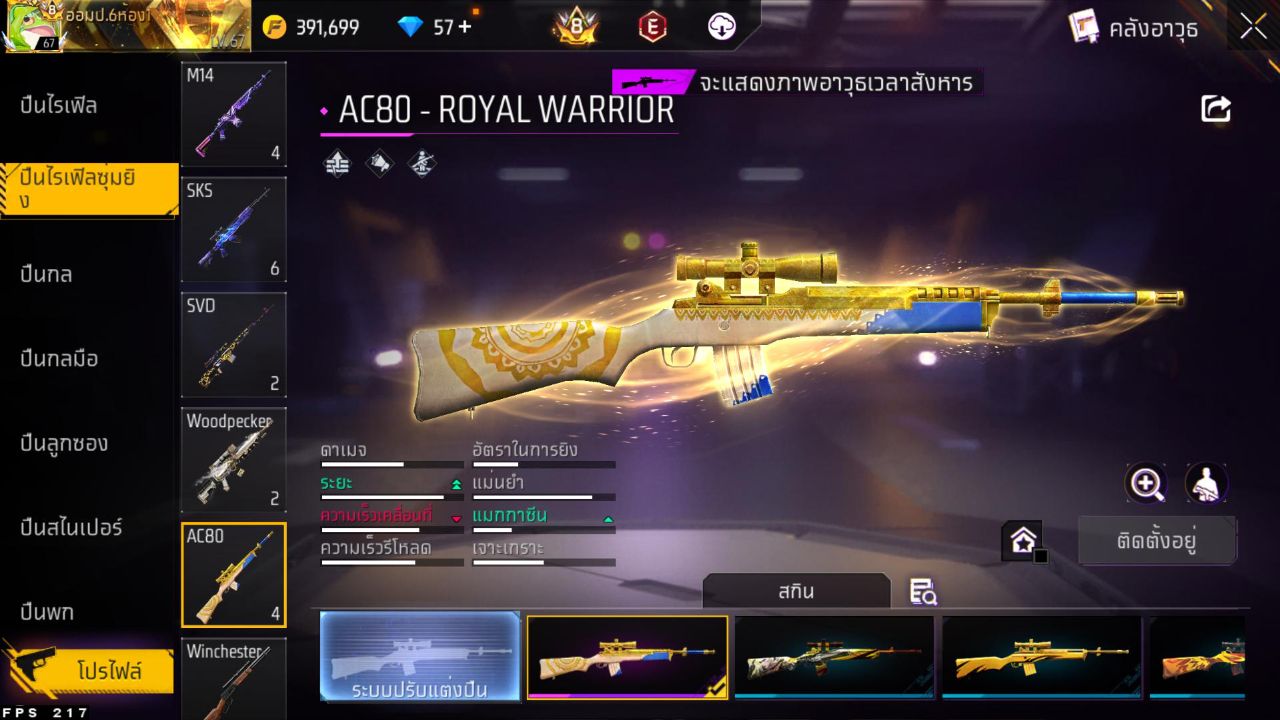Viewport: 1280px width, 720px height.
Task: Click the megaphone attribute diamond icon
Action: point(379,163)
